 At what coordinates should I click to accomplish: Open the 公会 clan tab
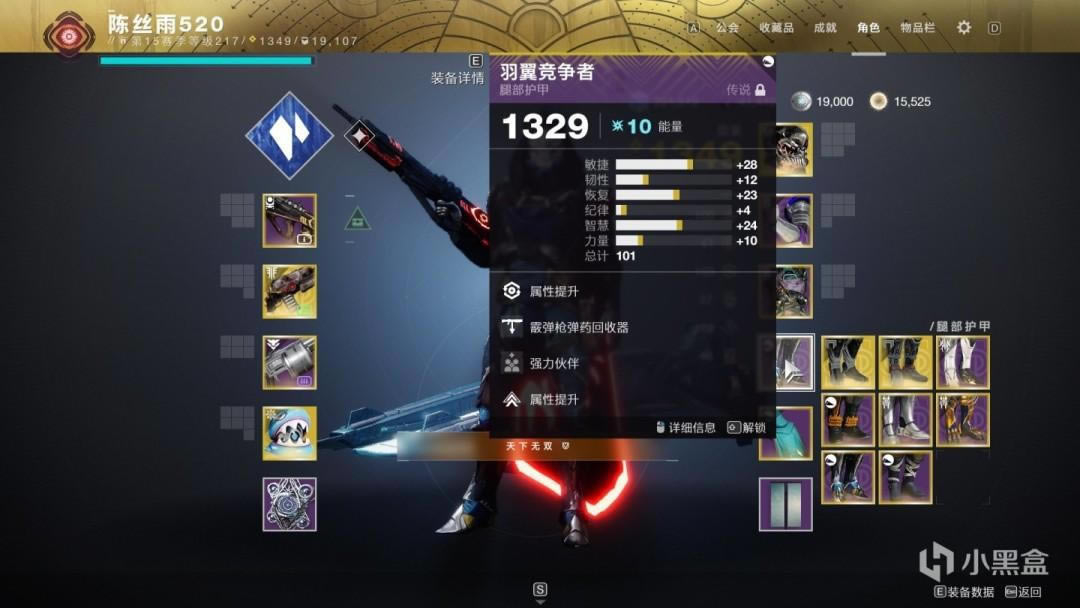[x=727, y=28]
